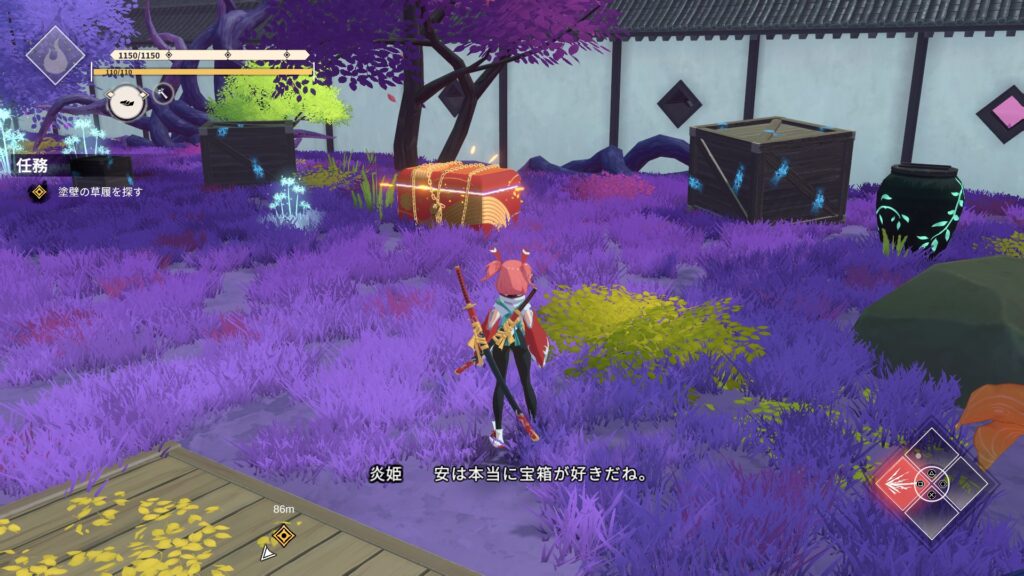Click the flame diamond emblem
This screenshot has width=1024, height=576.
point(54,54)
